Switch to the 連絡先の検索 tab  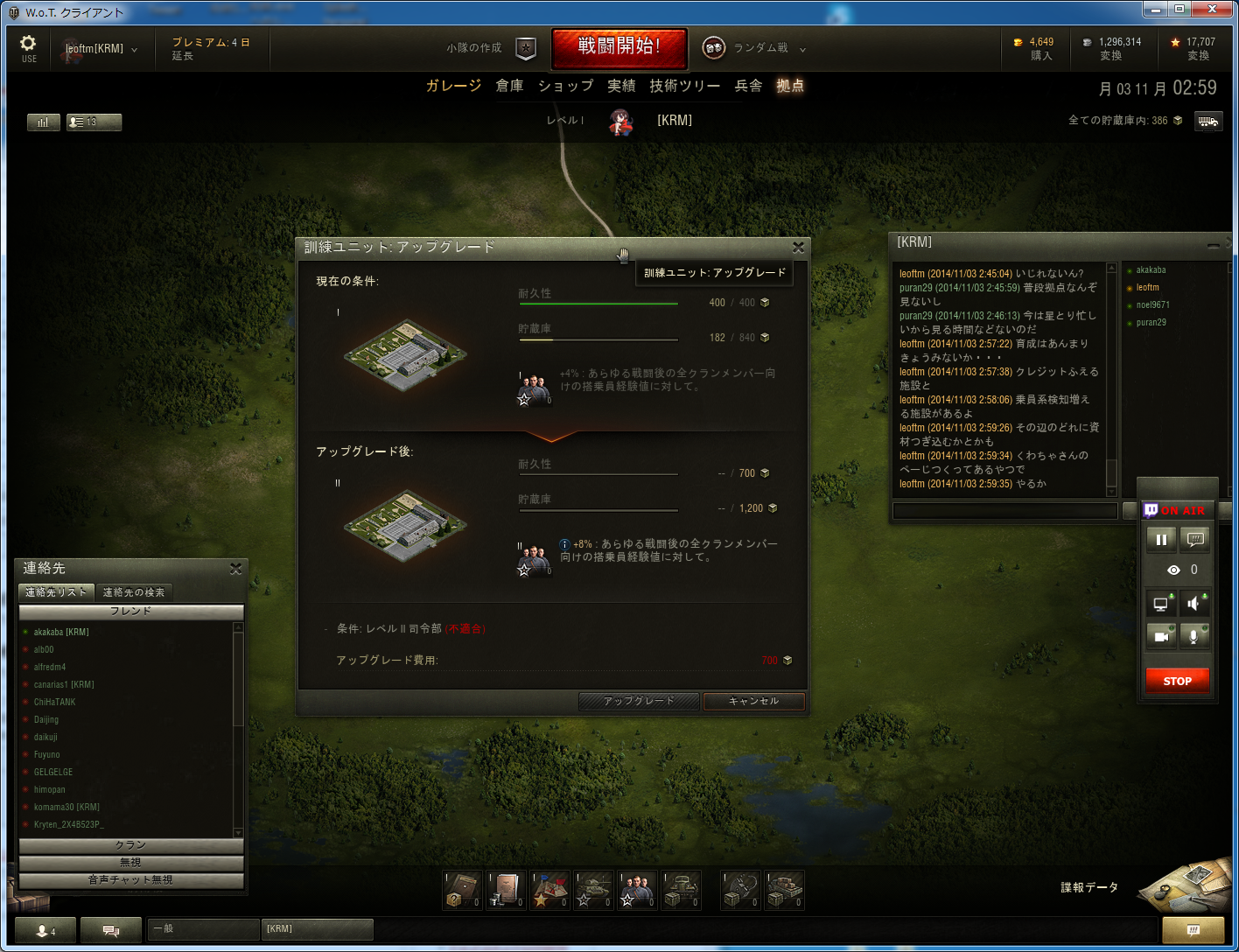click(x=134, y=592)
